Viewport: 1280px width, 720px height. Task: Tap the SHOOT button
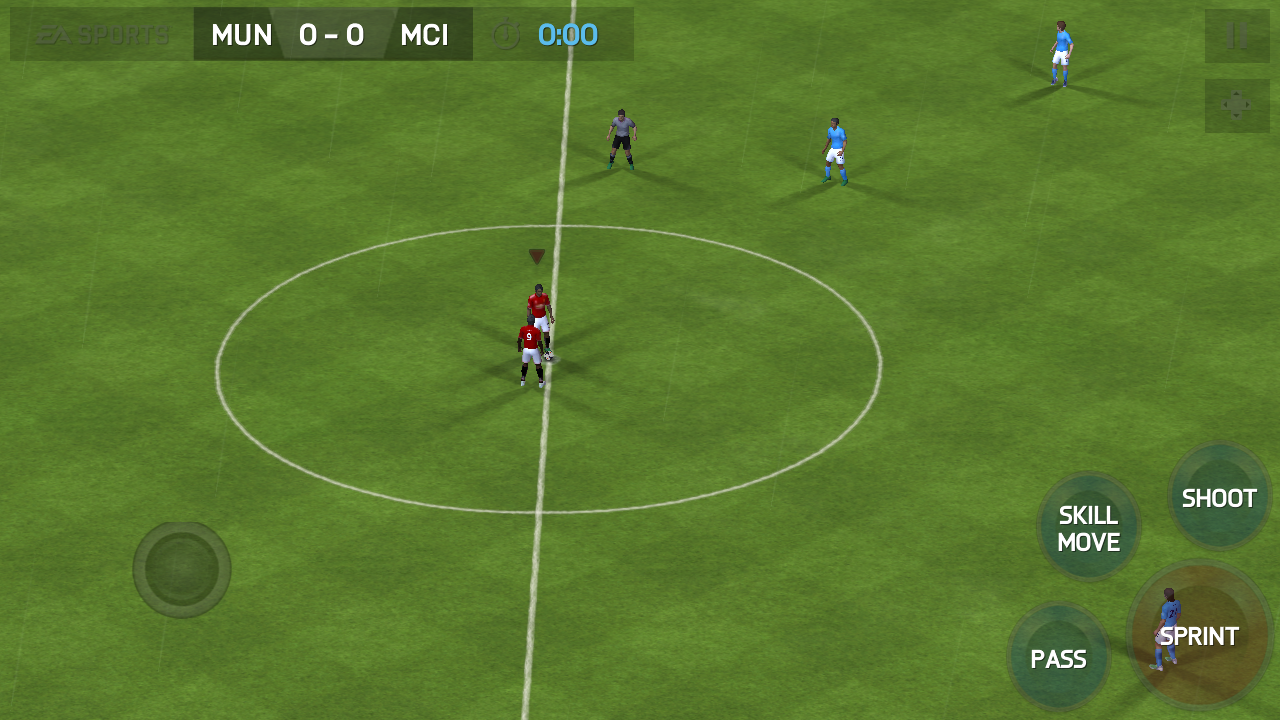(1219, 497)
